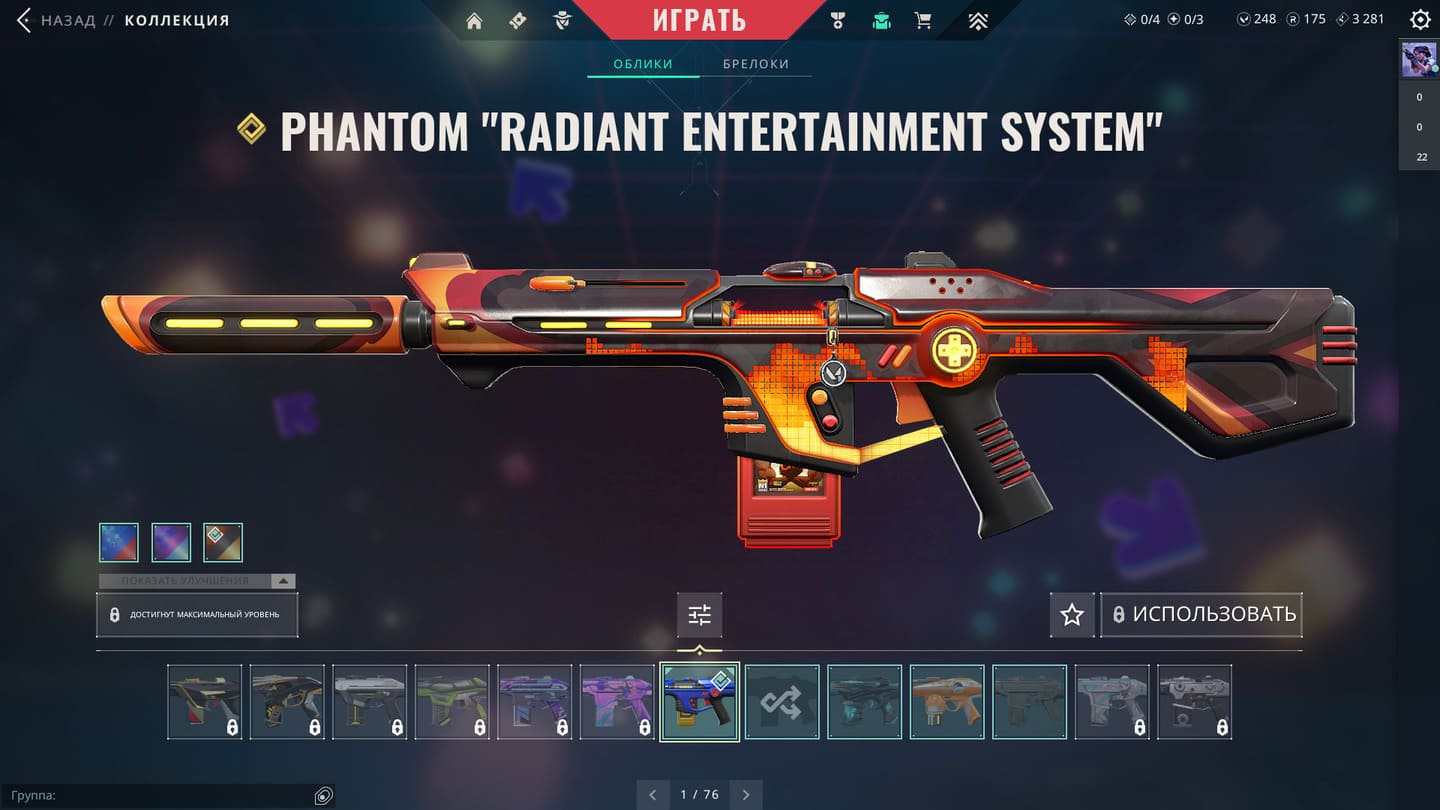Choose the orange retro Phantom skin thumbnail

click(947, 702)
